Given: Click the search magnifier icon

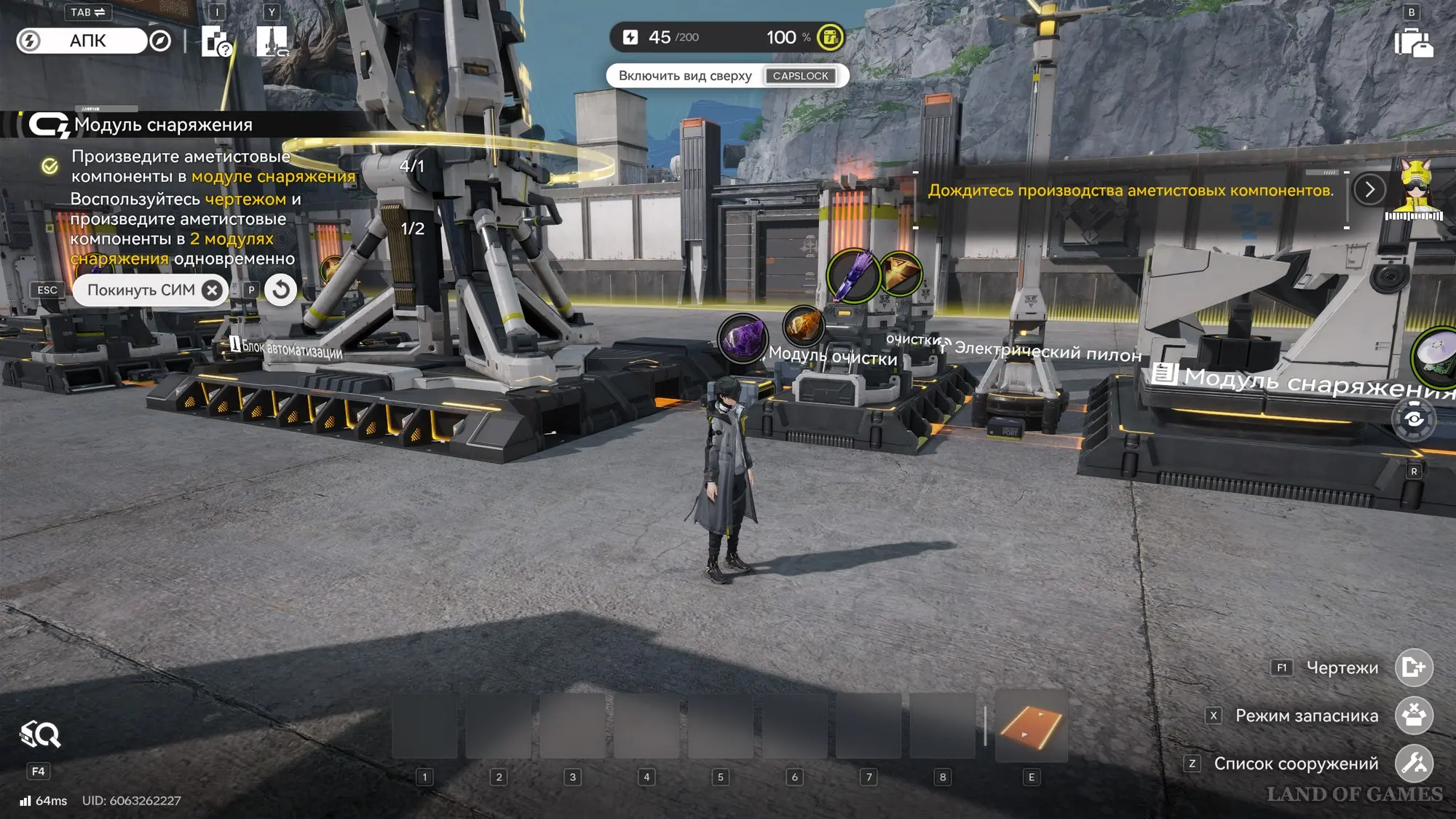Looking at the screenshot, I should tap(40, 735).
